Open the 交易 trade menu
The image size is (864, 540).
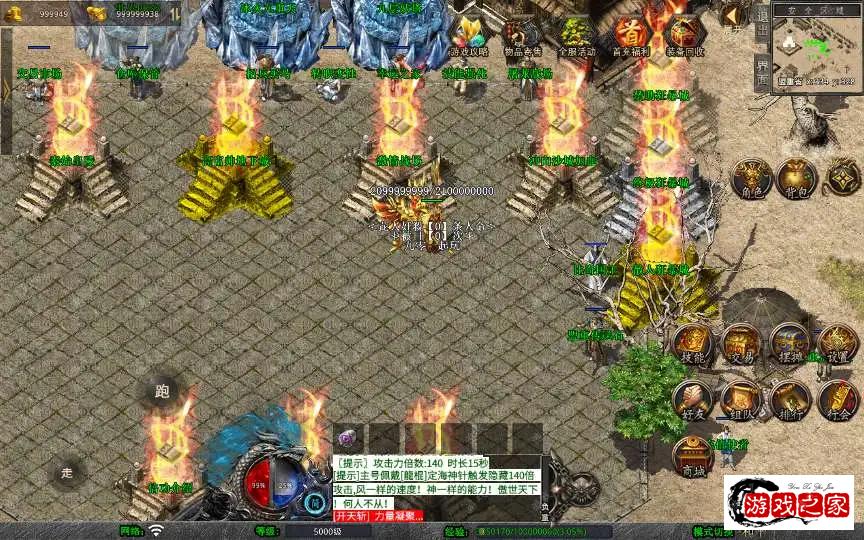click(741, 345)
